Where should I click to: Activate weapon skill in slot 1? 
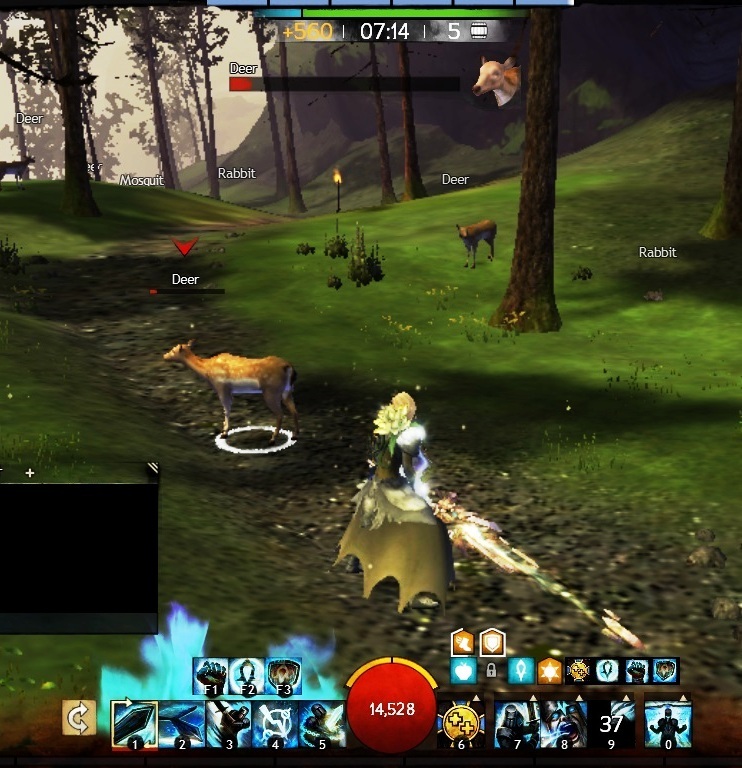pos(132,723)
